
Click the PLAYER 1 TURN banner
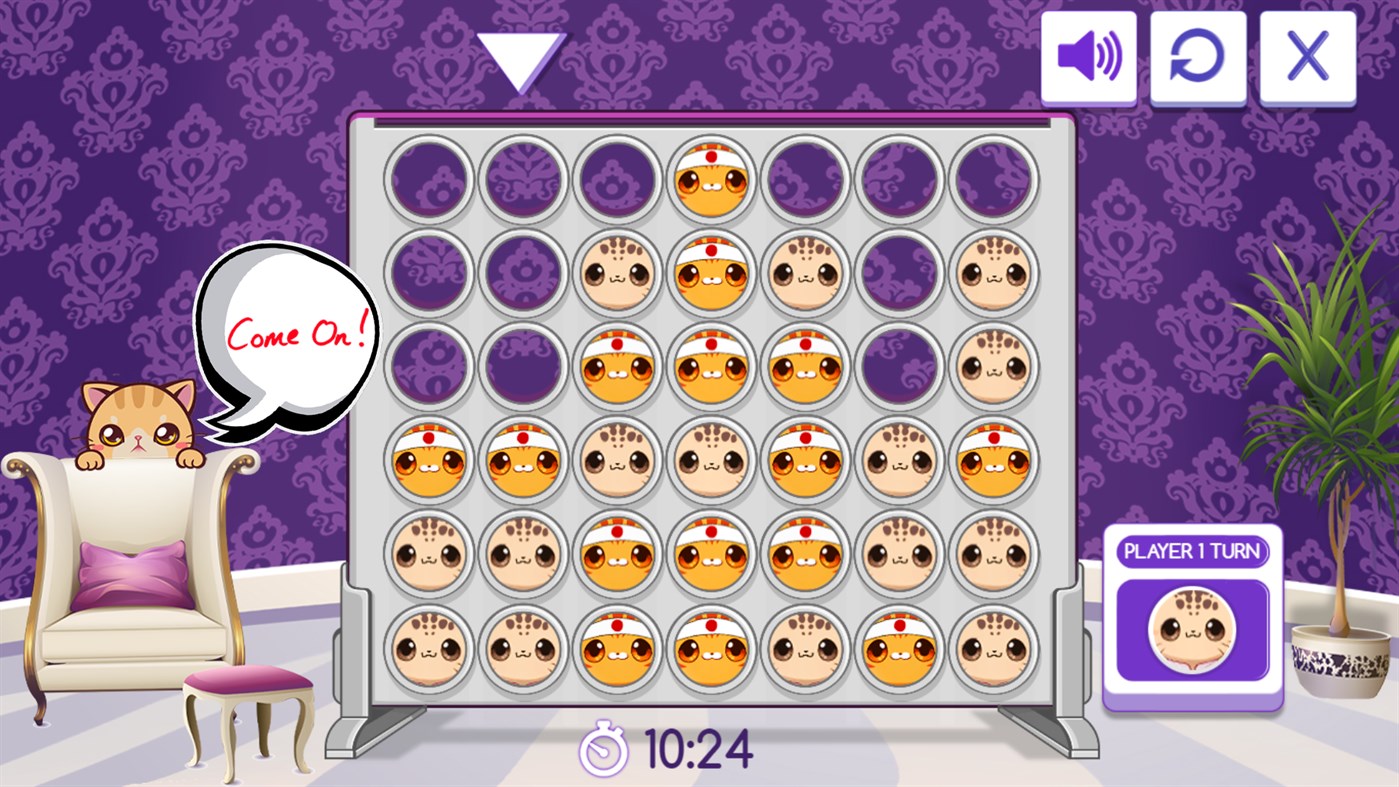(1190, 551)
